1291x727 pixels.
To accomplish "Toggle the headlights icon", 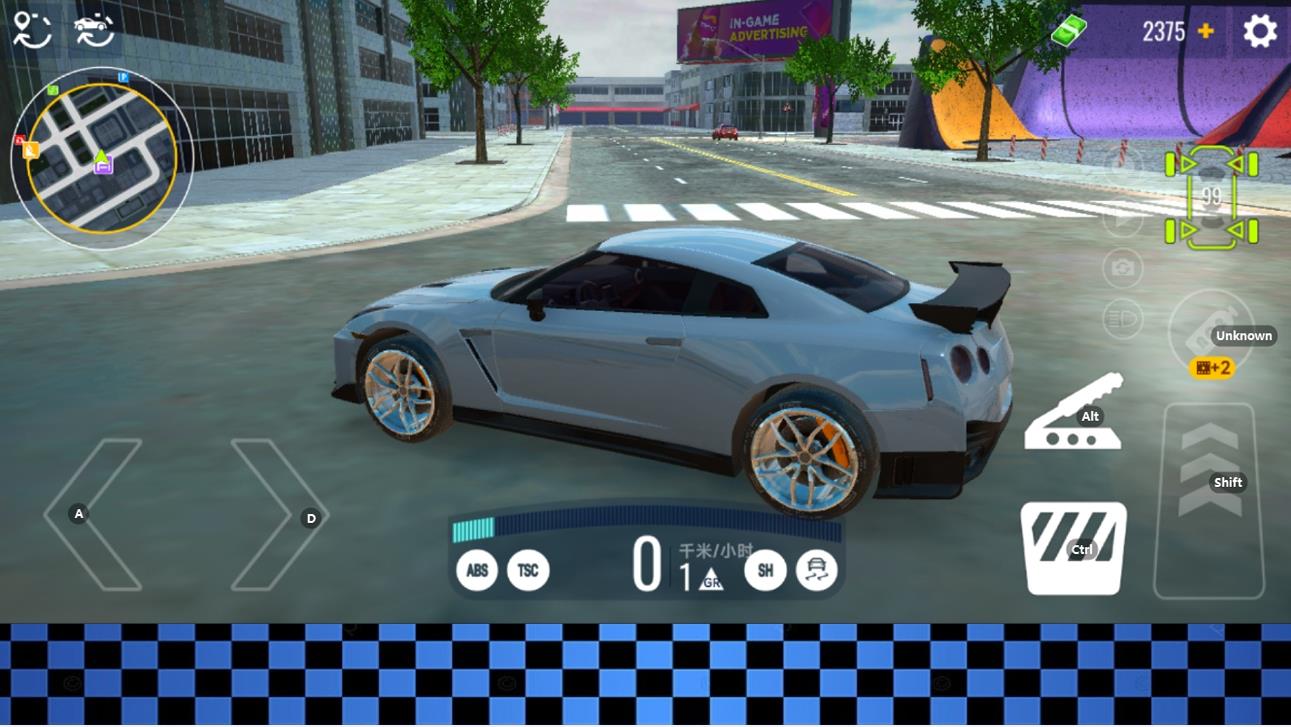I will [1122, 320].
